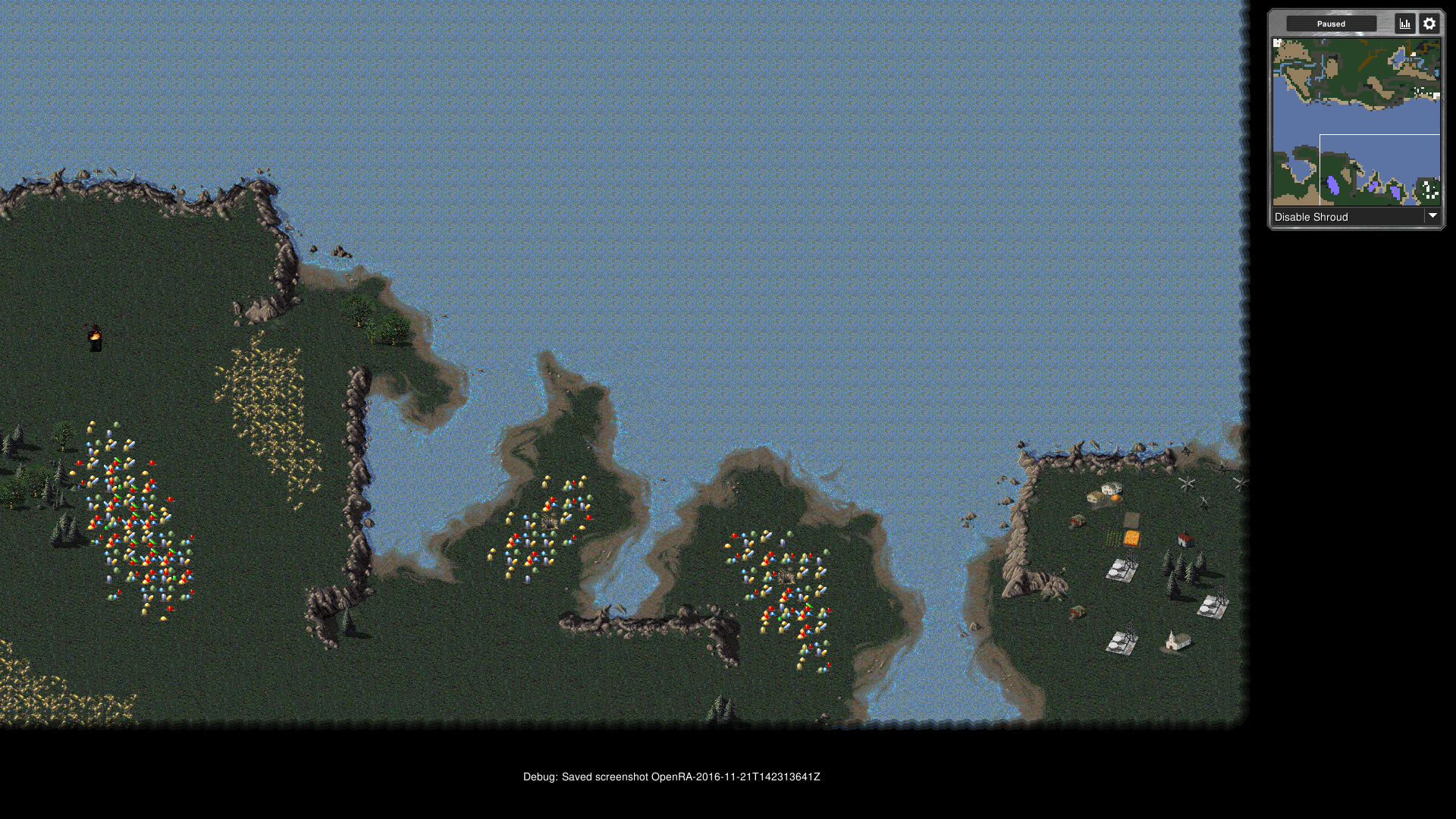Expand the Disable Shroud dropdown
The width and height of the screenshot is (1456, 819).
[x=1432, y=216]
